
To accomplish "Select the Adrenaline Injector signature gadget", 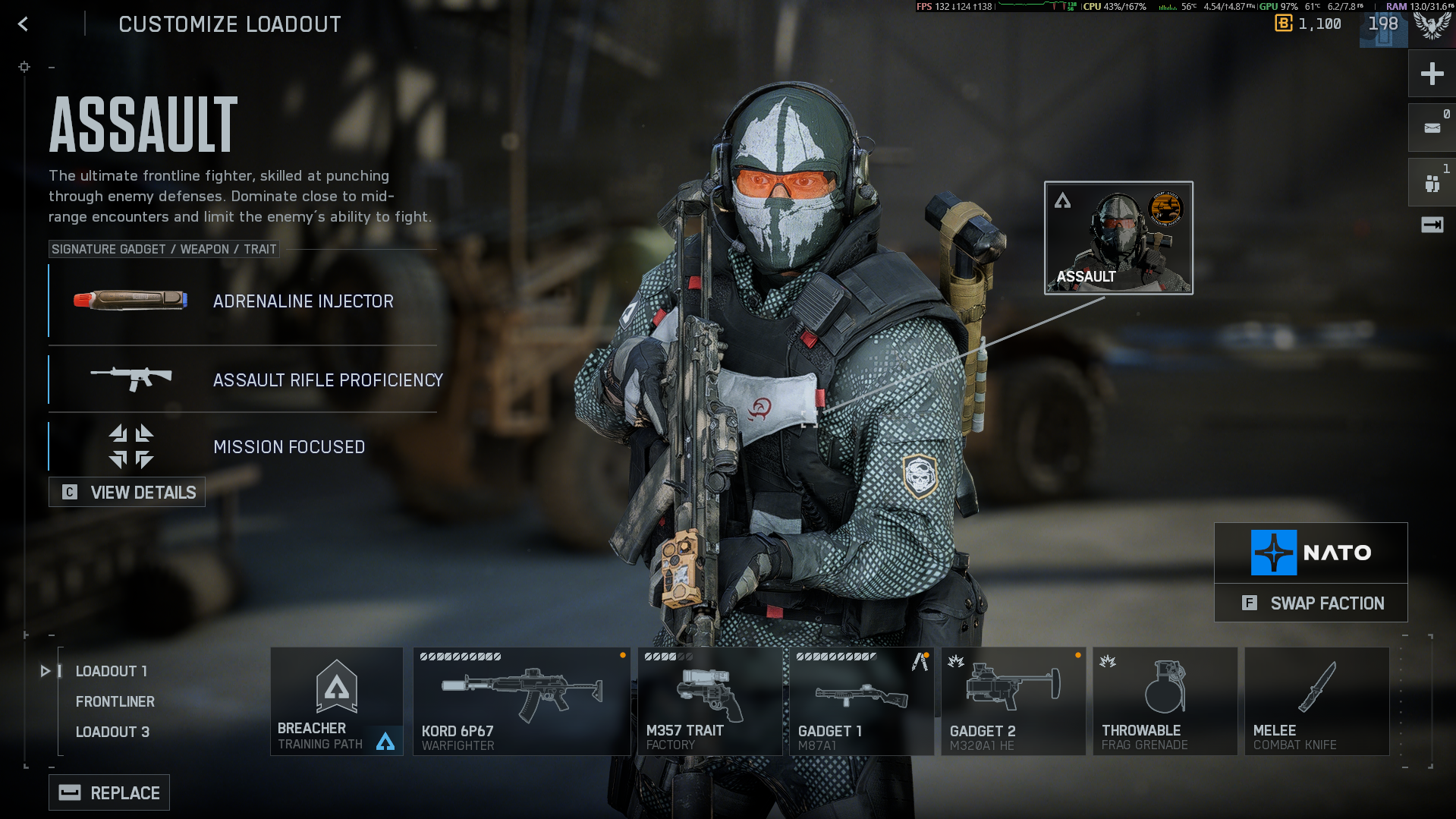I will (x=243, y=301).
